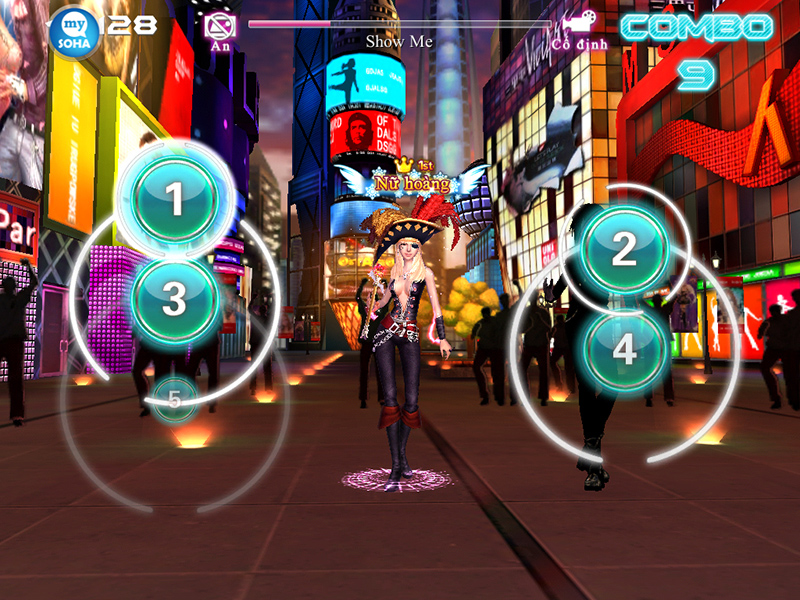Tap the number 1 beat bubble
This screenshot has height=600, width=800.
(x=176, y=200)
